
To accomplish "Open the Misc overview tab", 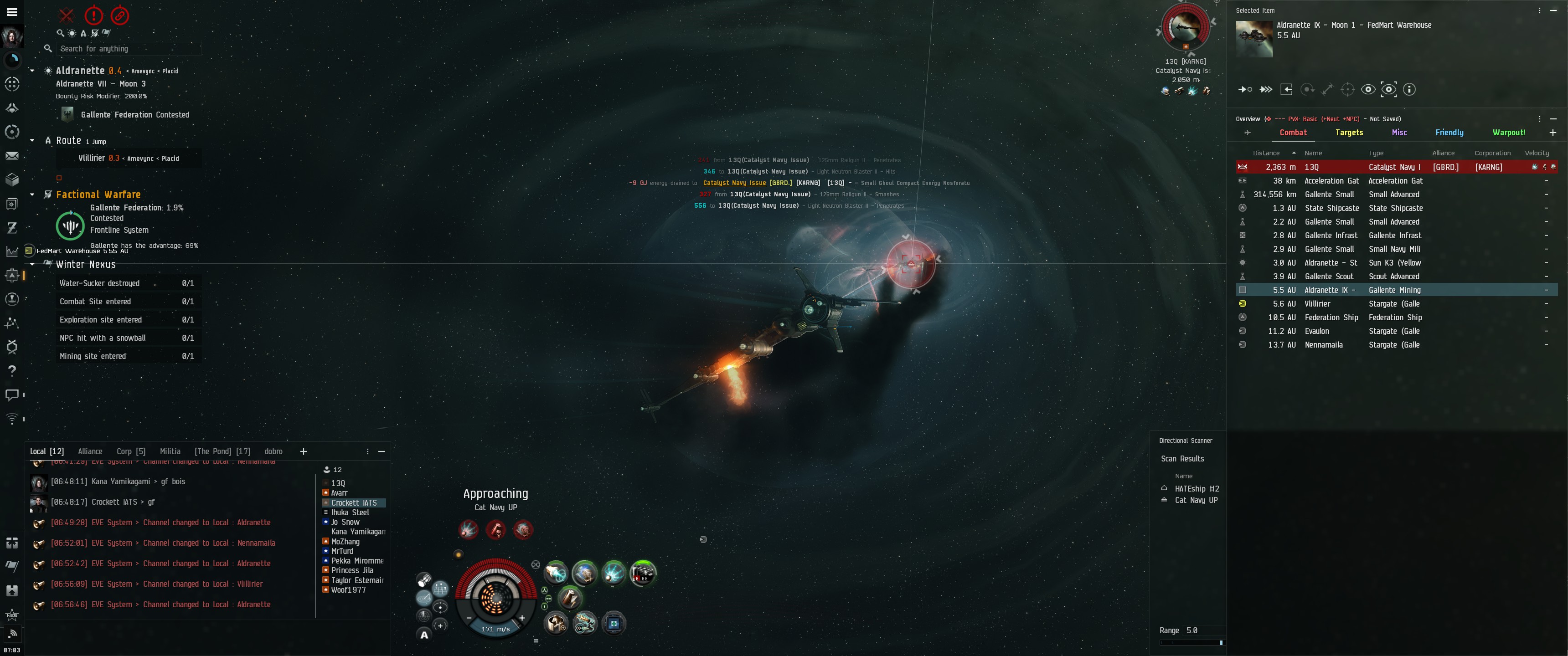I will (x=1399, y=133).
